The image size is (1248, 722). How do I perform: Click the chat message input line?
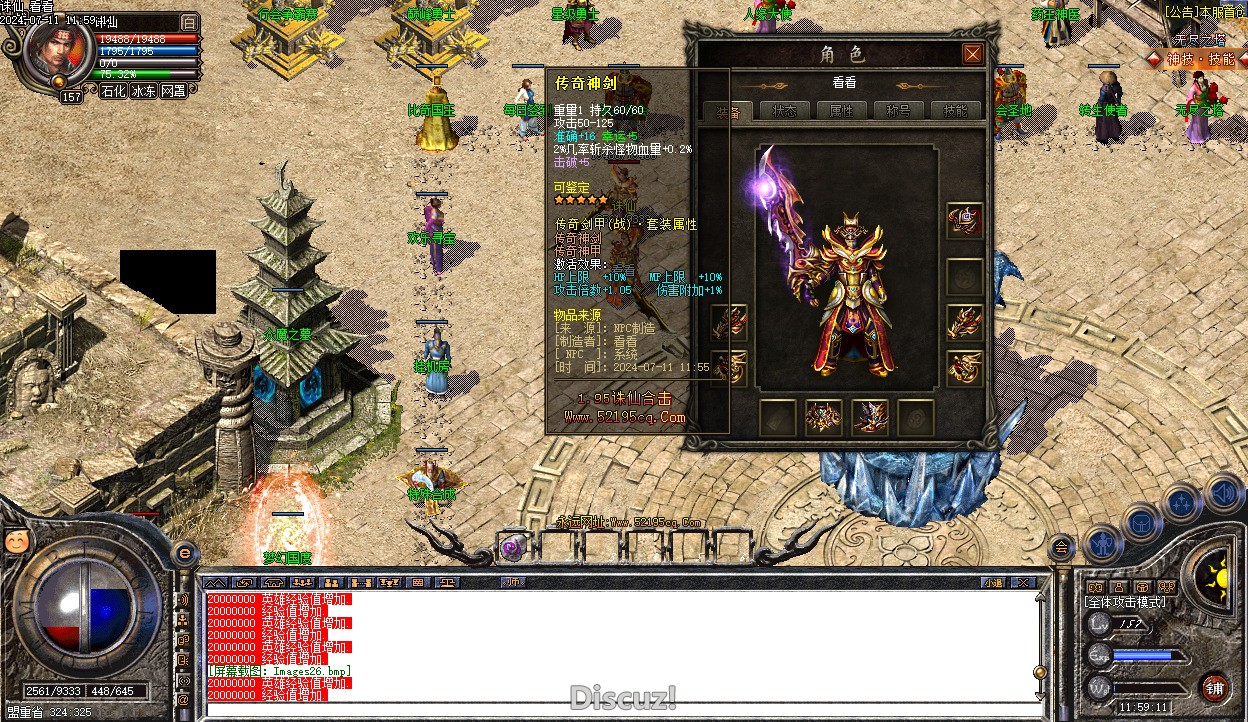tap(620, 709)
